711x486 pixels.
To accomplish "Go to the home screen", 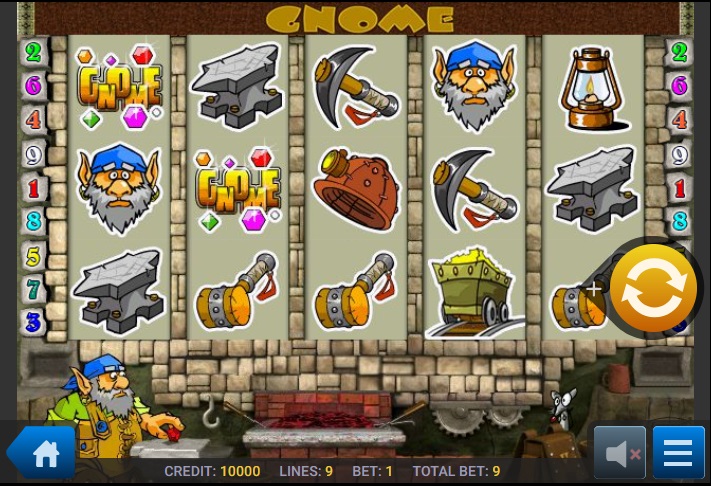I will [44, 454].
